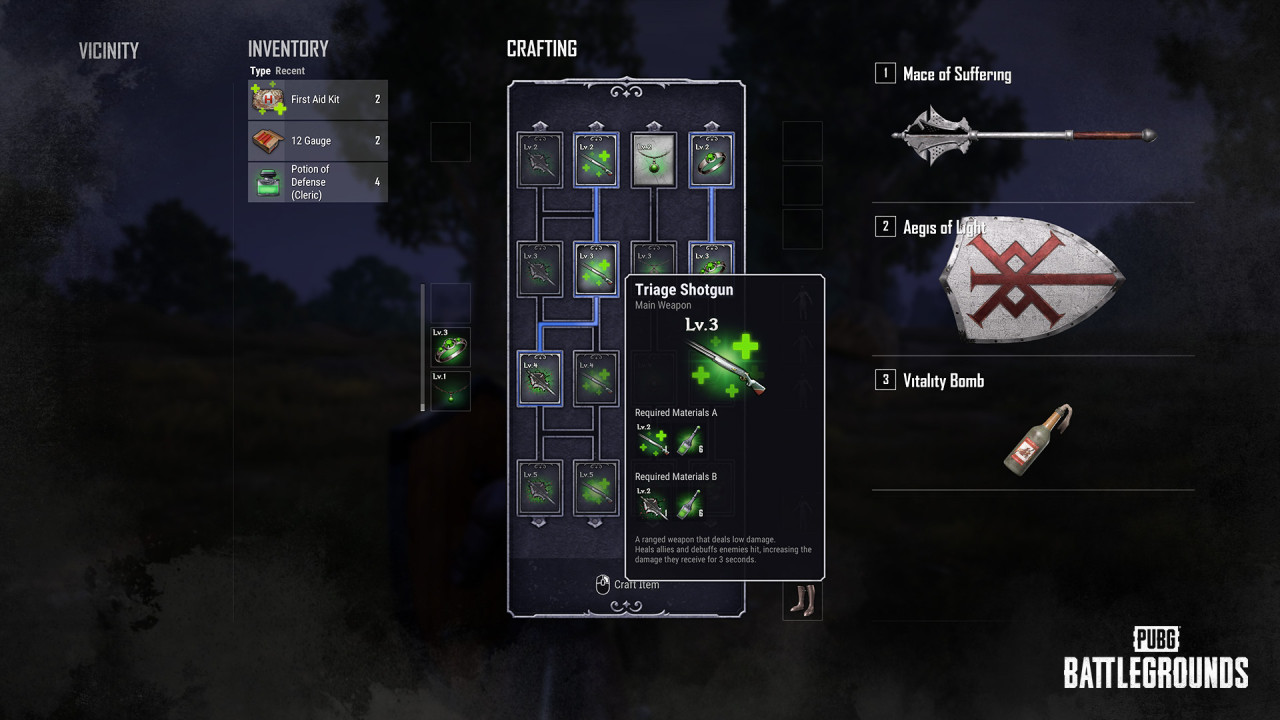
Task: Select the equipped Lv.1 necklace slot
Action: (450, 392)
